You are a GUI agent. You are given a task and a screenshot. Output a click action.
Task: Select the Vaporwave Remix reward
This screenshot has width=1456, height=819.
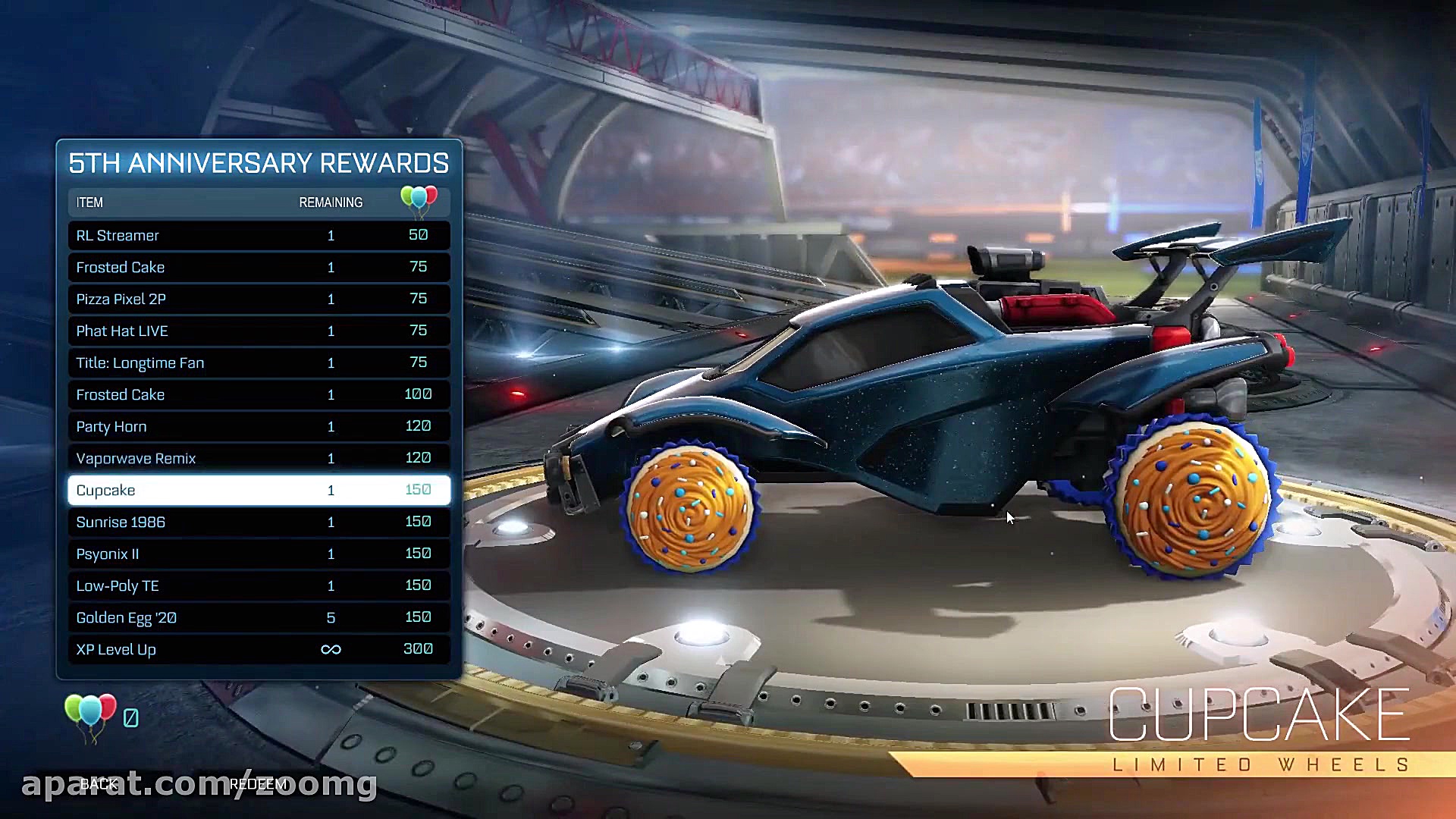point(258,458)
